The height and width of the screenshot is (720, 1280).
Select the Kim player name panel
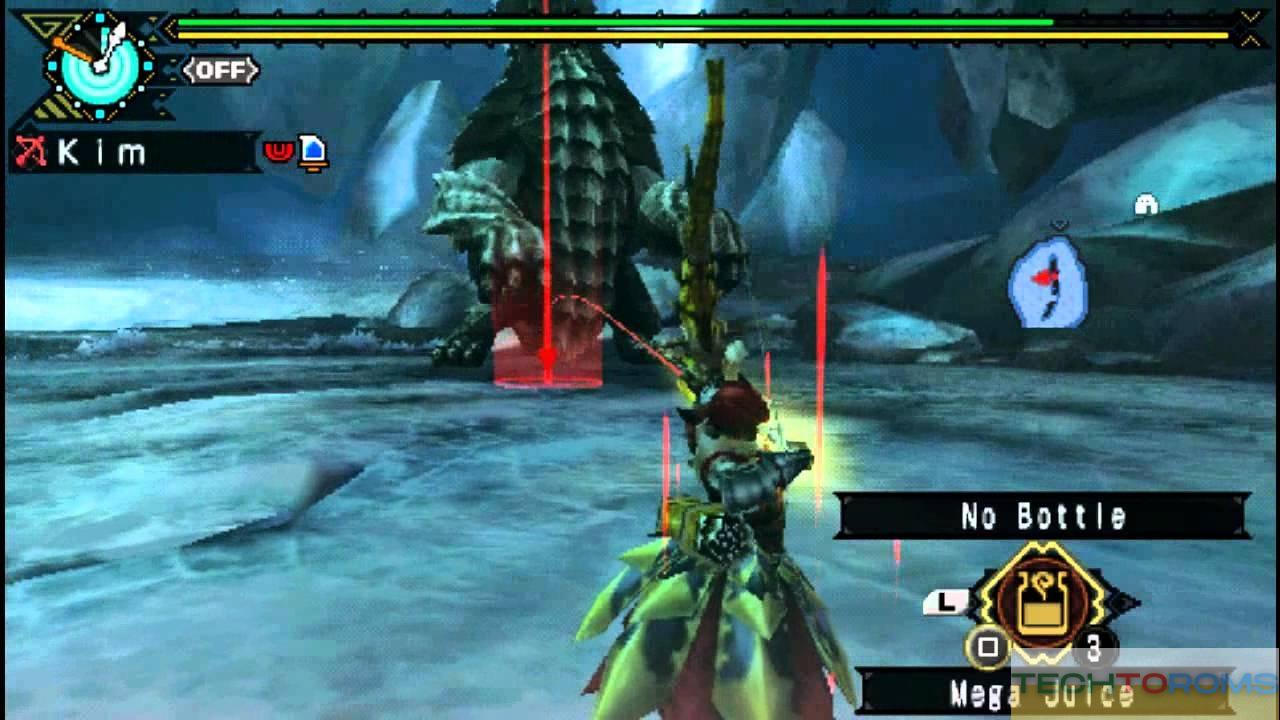coord(135,152)
